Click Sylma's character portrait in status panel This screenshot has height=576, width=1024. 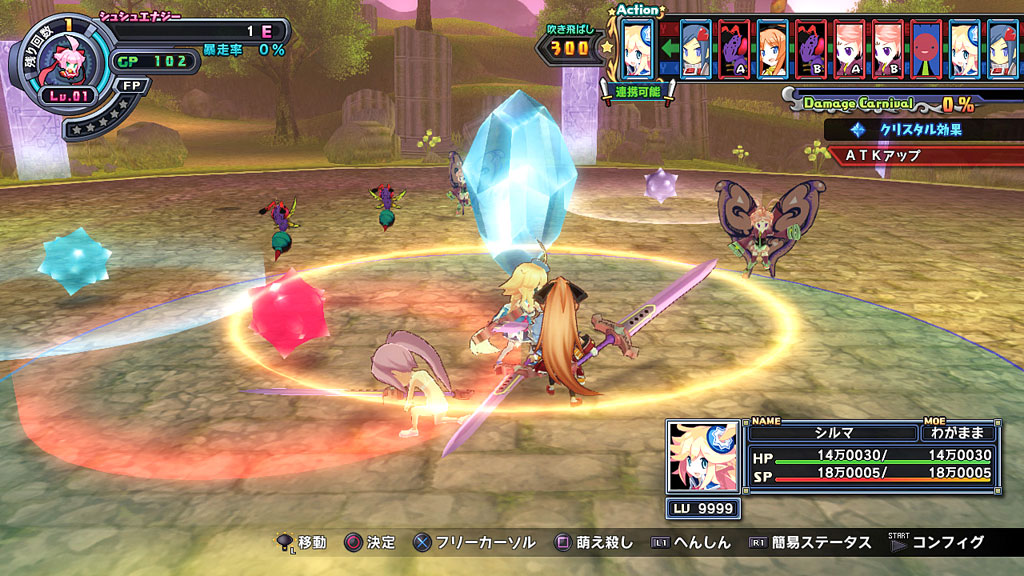[704, 456]
